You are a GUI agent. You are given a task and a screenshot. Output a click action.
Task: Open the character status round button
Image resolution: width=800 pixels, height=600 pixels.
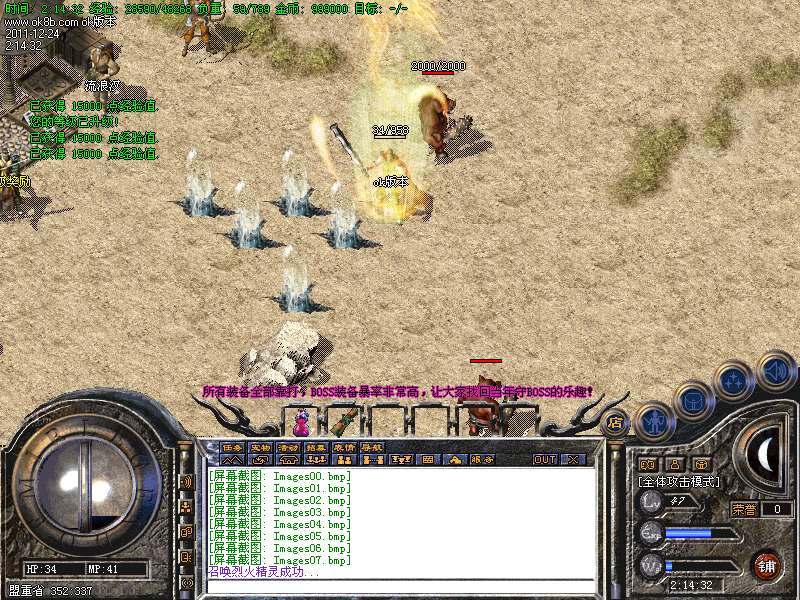[654, 422]
